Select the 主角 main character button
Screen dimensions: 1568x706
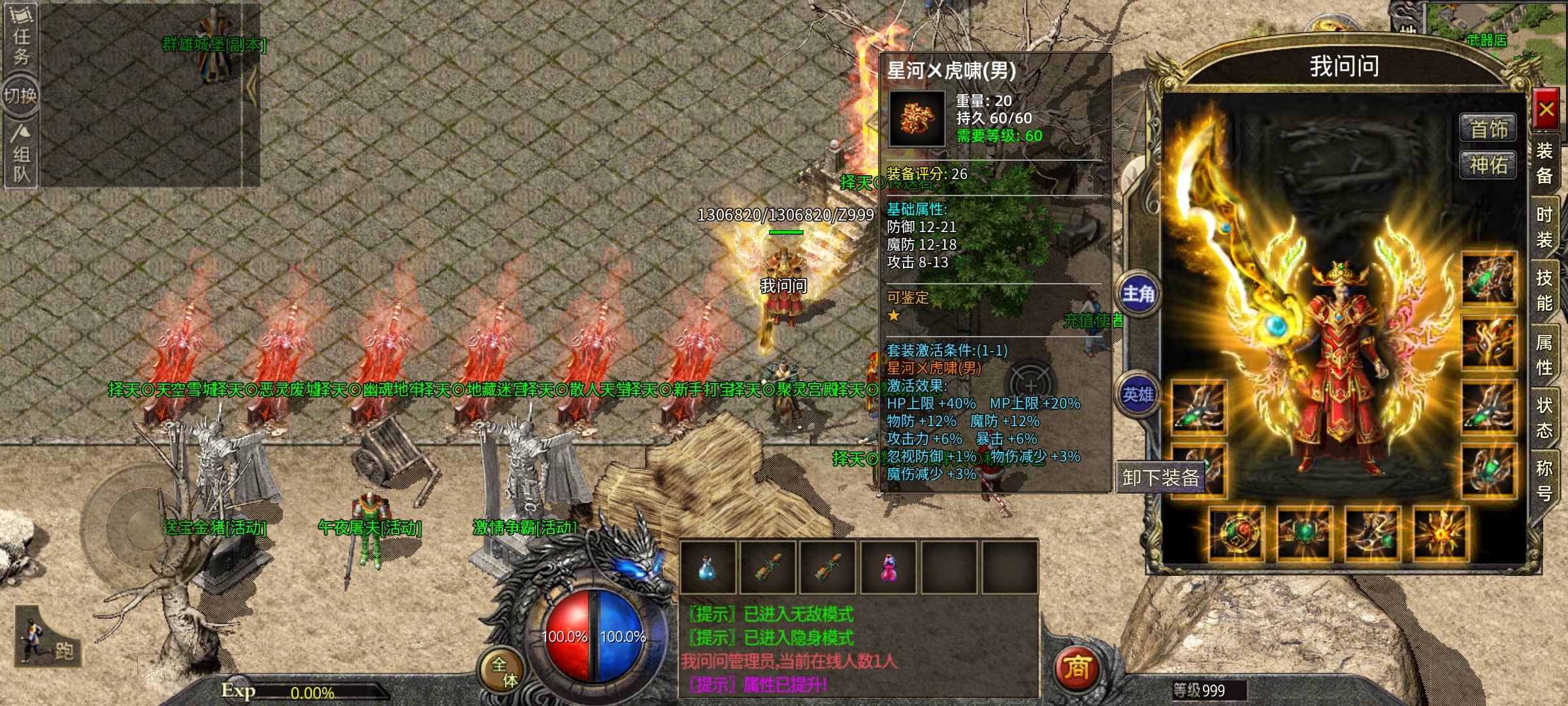[1138, 294]
